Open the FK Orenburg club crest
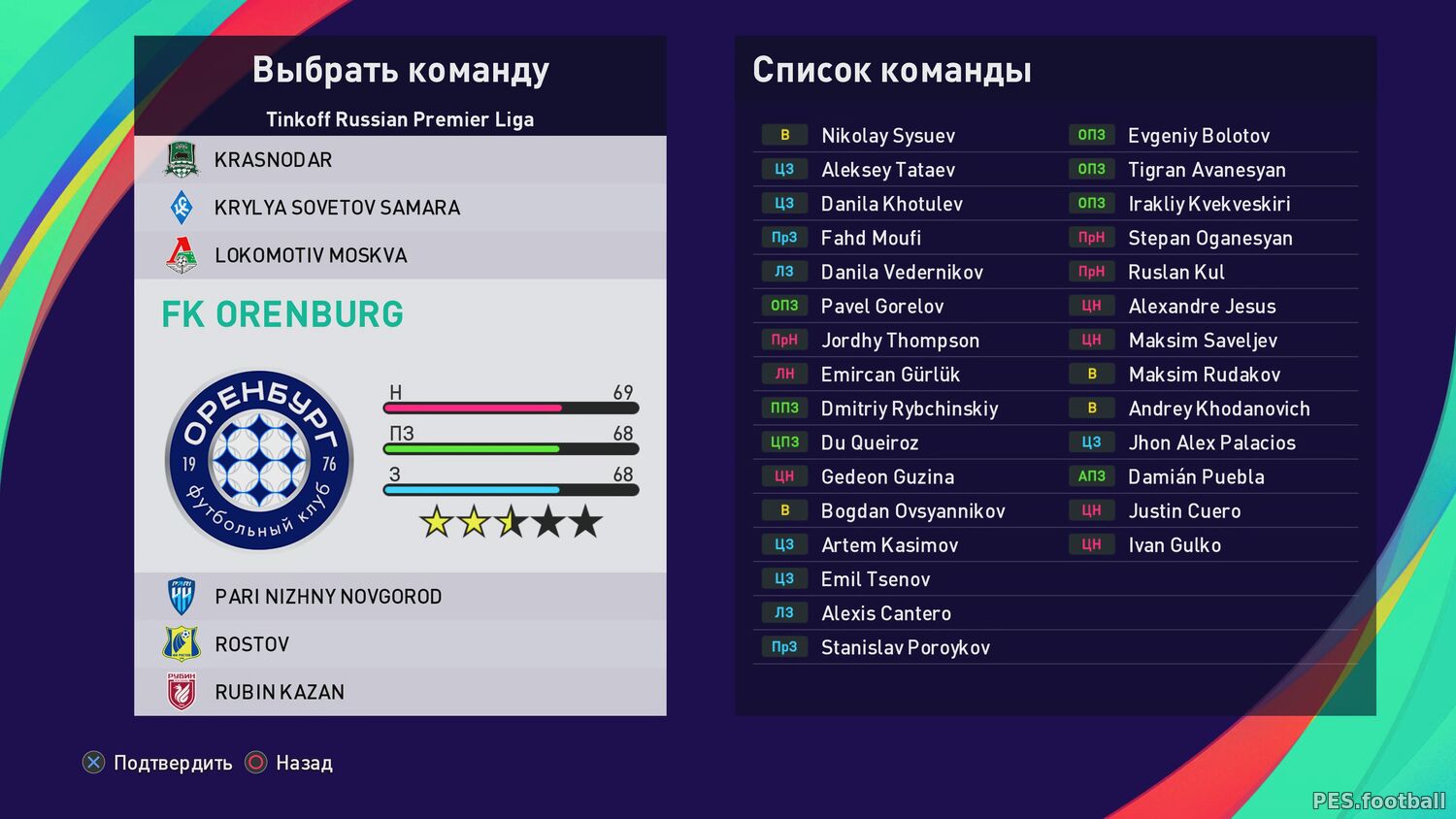Image resolution: width=1456 pixels, height=819 pixels. (x=259, y=460)
